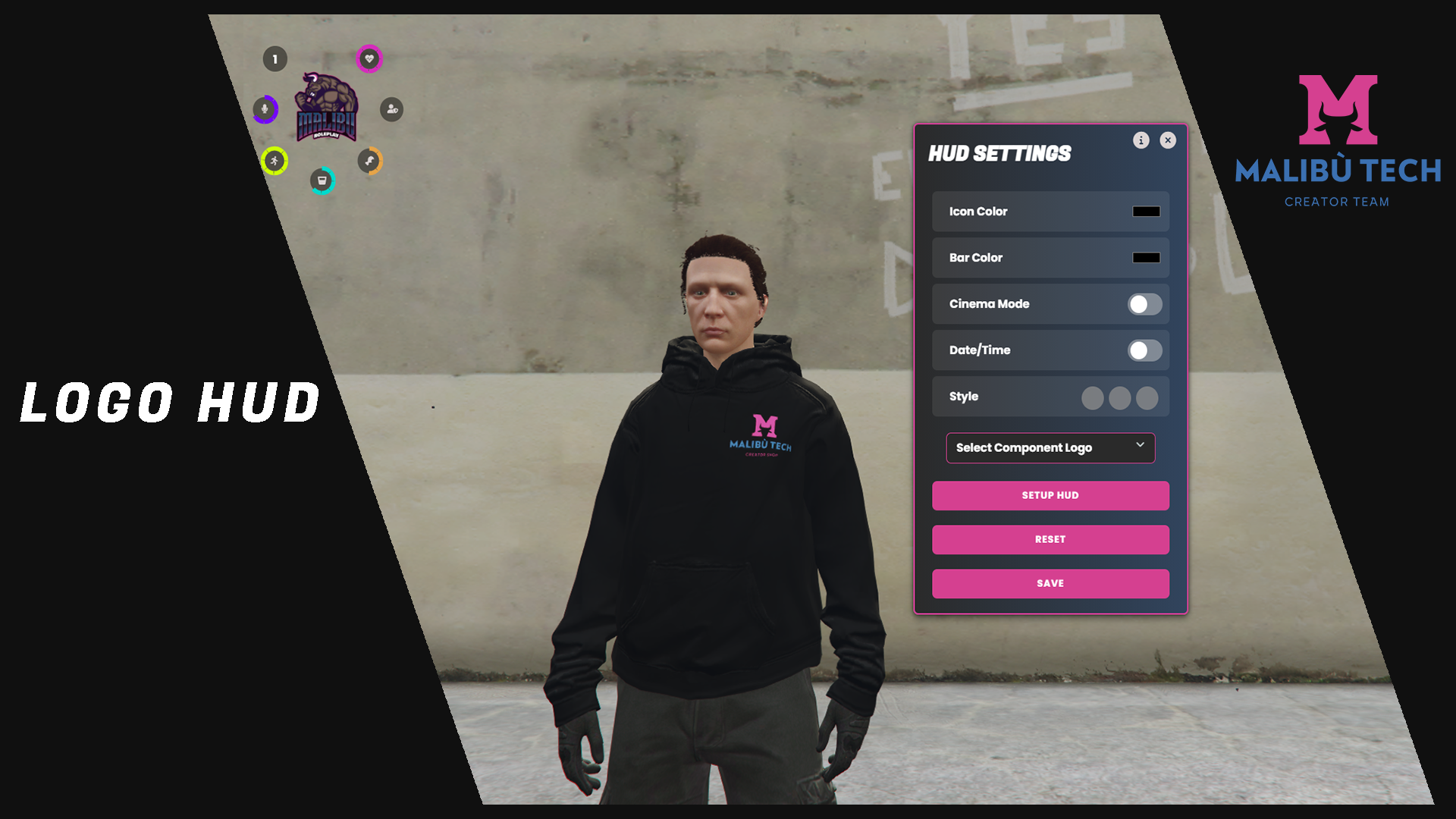Open the Select Component Logo dropdown

click(x=1050, y=448)
